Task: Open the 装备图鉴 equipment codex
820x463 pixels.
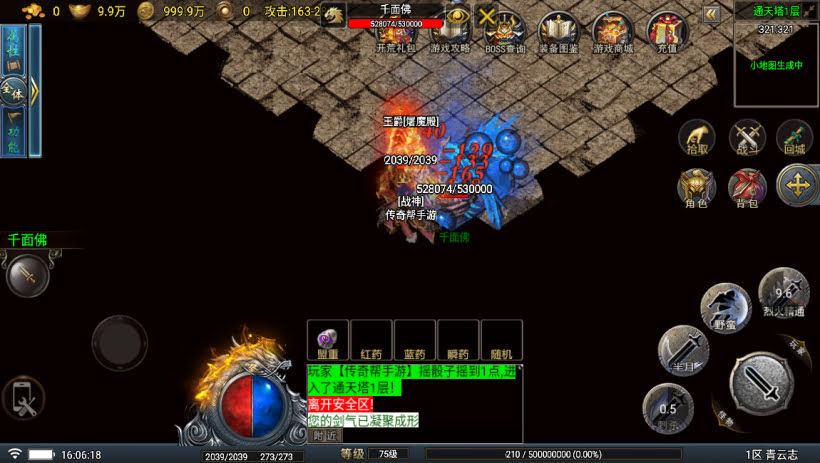Action: [x=559, y=31]
